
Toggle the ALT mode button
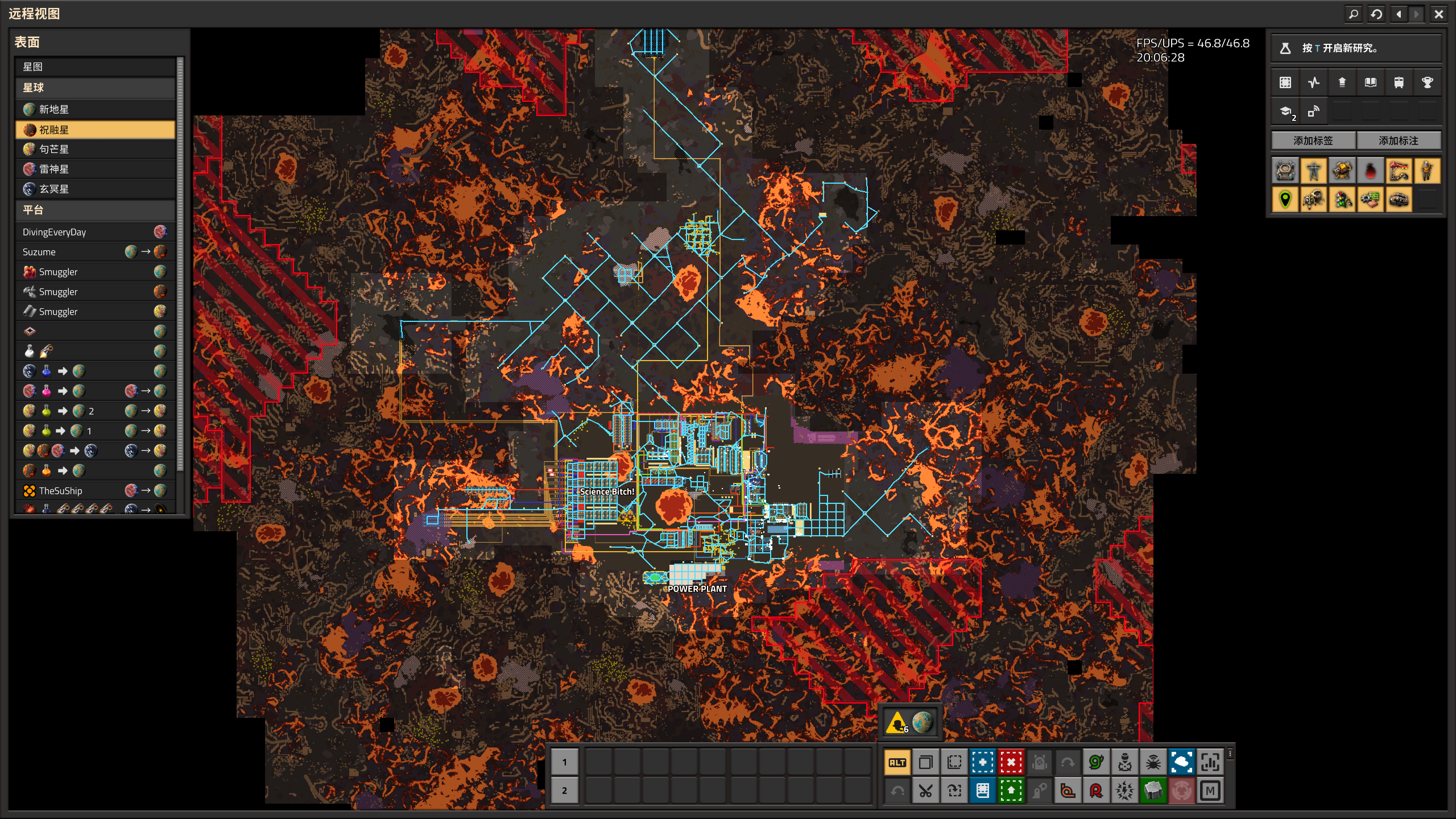coord(897,763)
